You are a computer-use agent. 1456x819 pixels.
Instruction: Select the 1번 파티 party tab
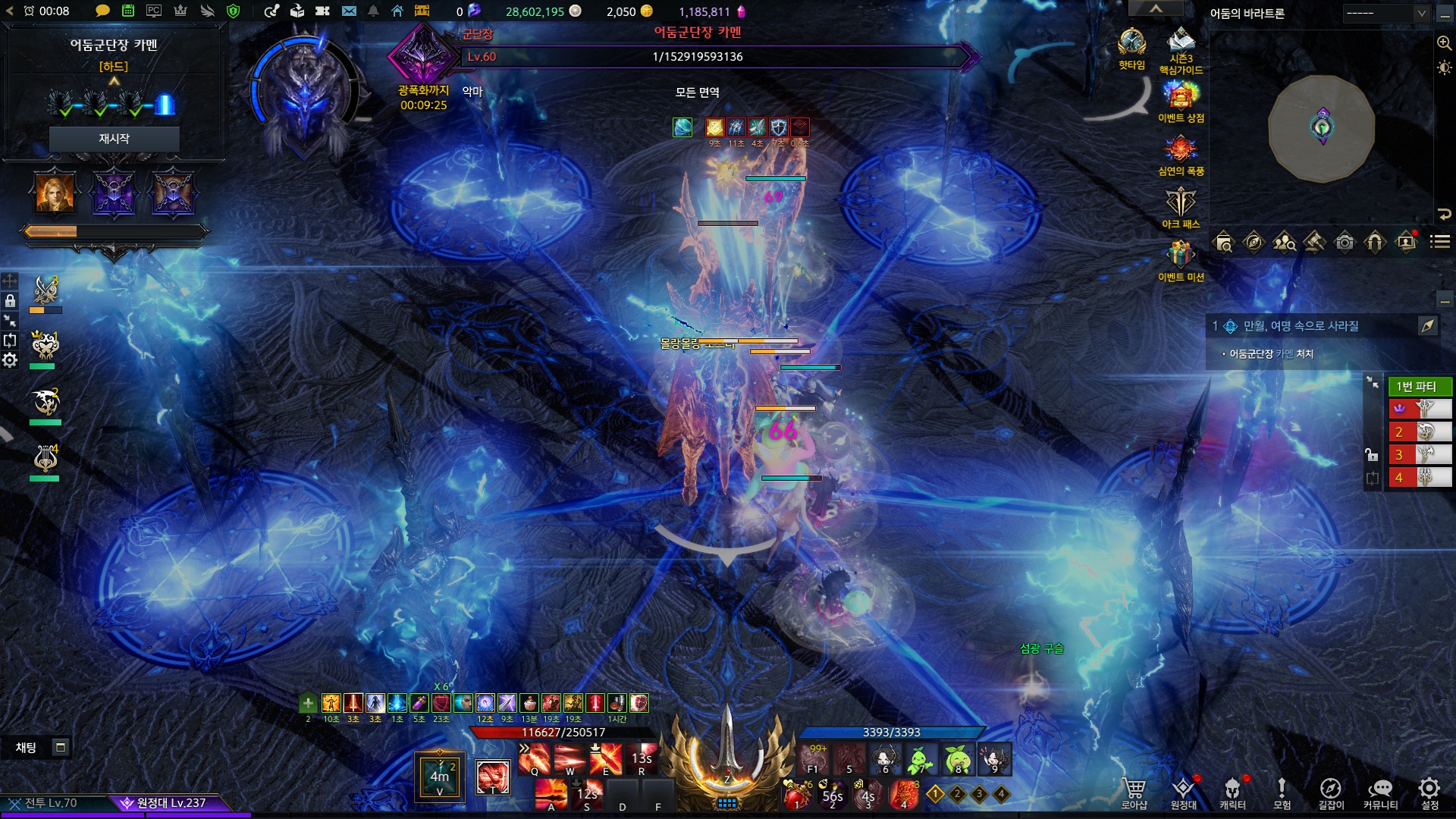coord(1419,387)
